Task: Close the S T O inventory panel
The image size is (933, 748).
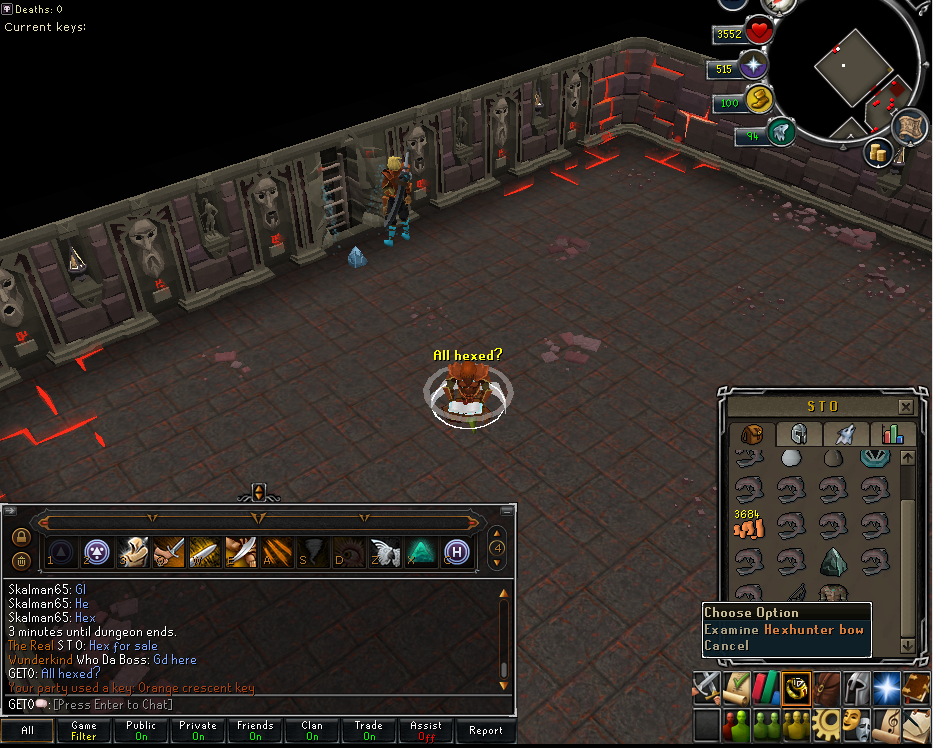Action: coord(905,407)
